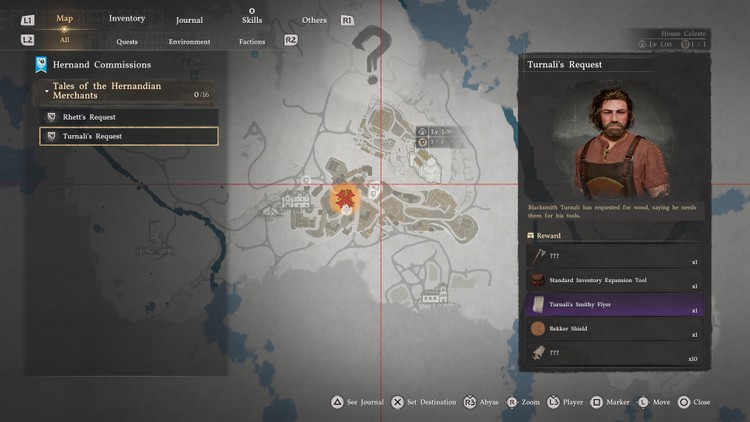Click the Turnali's Smithy Flyer reward

coord(615,305)
